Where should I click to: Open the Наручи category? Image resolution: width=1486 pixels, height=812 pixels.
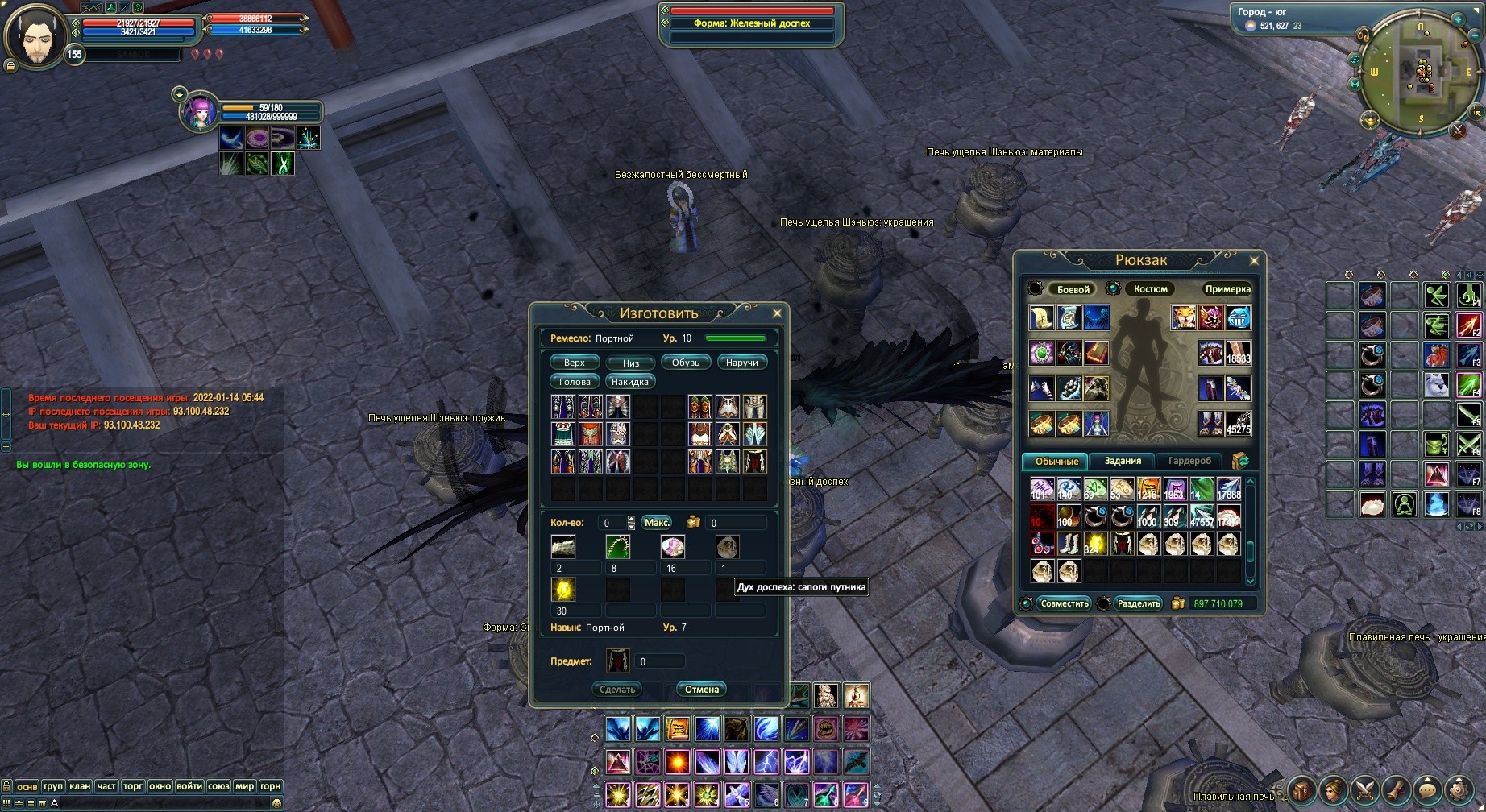click(x=741, y=362)
